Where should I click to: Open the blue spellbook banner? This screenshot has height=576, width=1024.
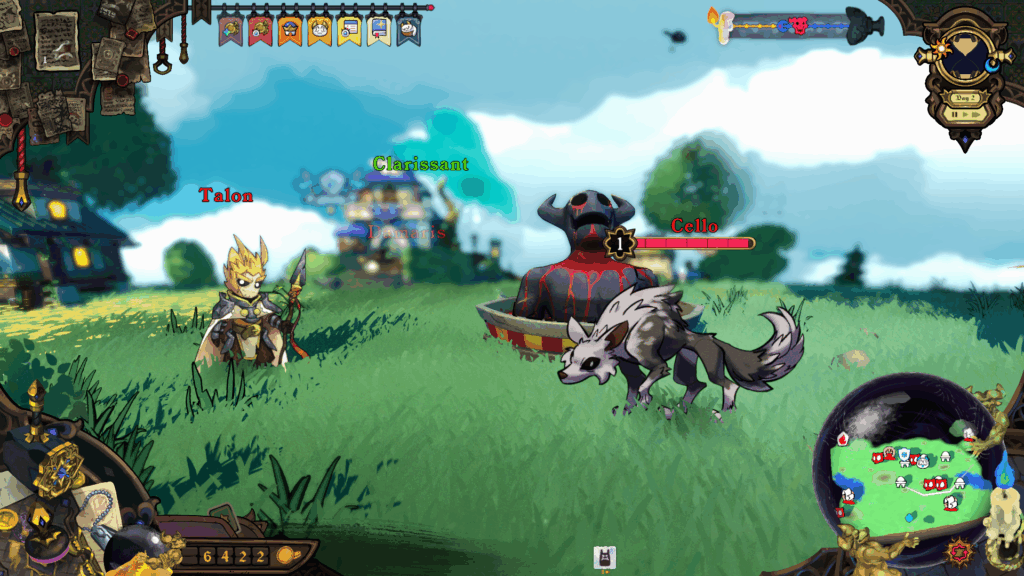pyautogui.click(x=379, y=30)
